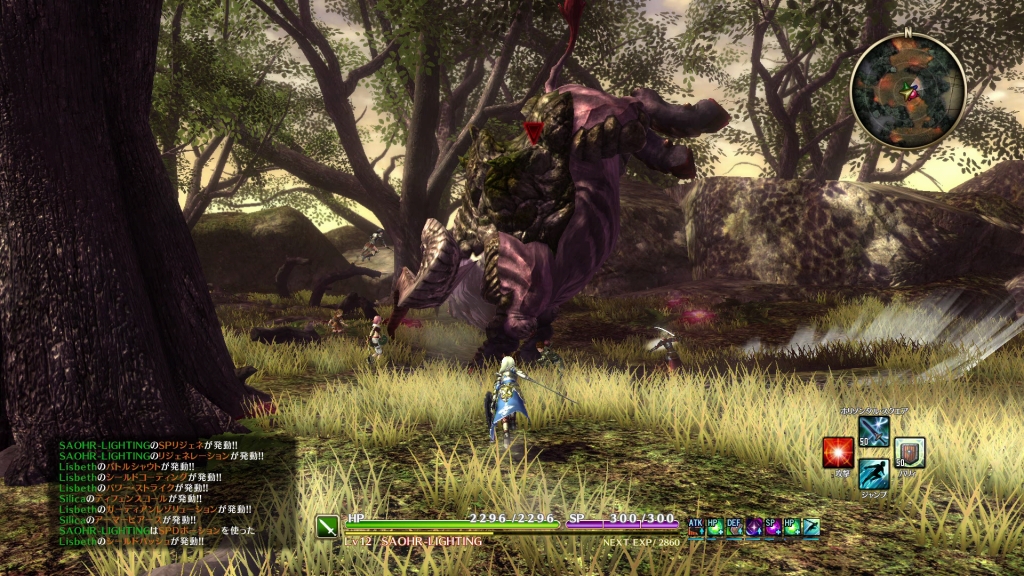The height and width of the screenshot is (576, 1024).
Task: Use the Horizontal Square sword skill
Action: (873, 431)
